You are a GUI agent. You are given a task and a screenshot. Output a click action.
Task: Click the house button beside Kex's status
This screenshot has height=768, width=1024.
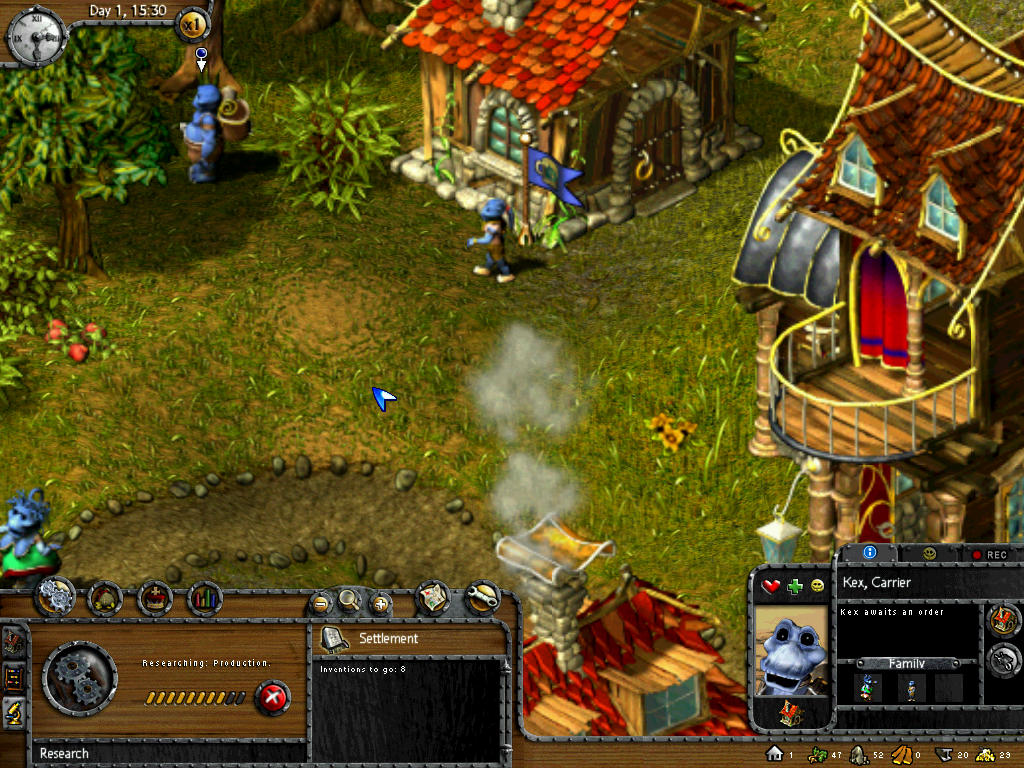(1003, 620)
